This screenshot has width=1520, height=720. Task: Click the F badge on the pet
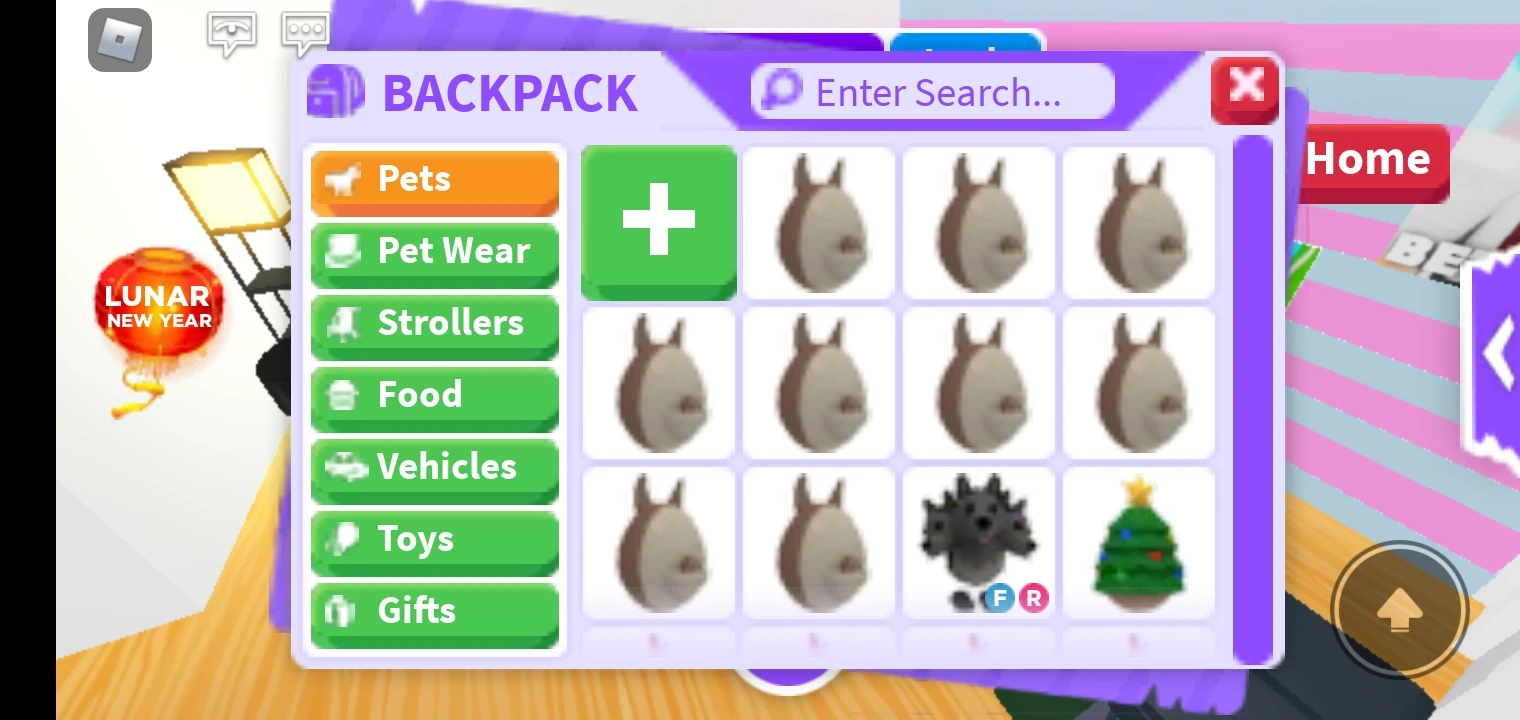(x=998, y=598)
